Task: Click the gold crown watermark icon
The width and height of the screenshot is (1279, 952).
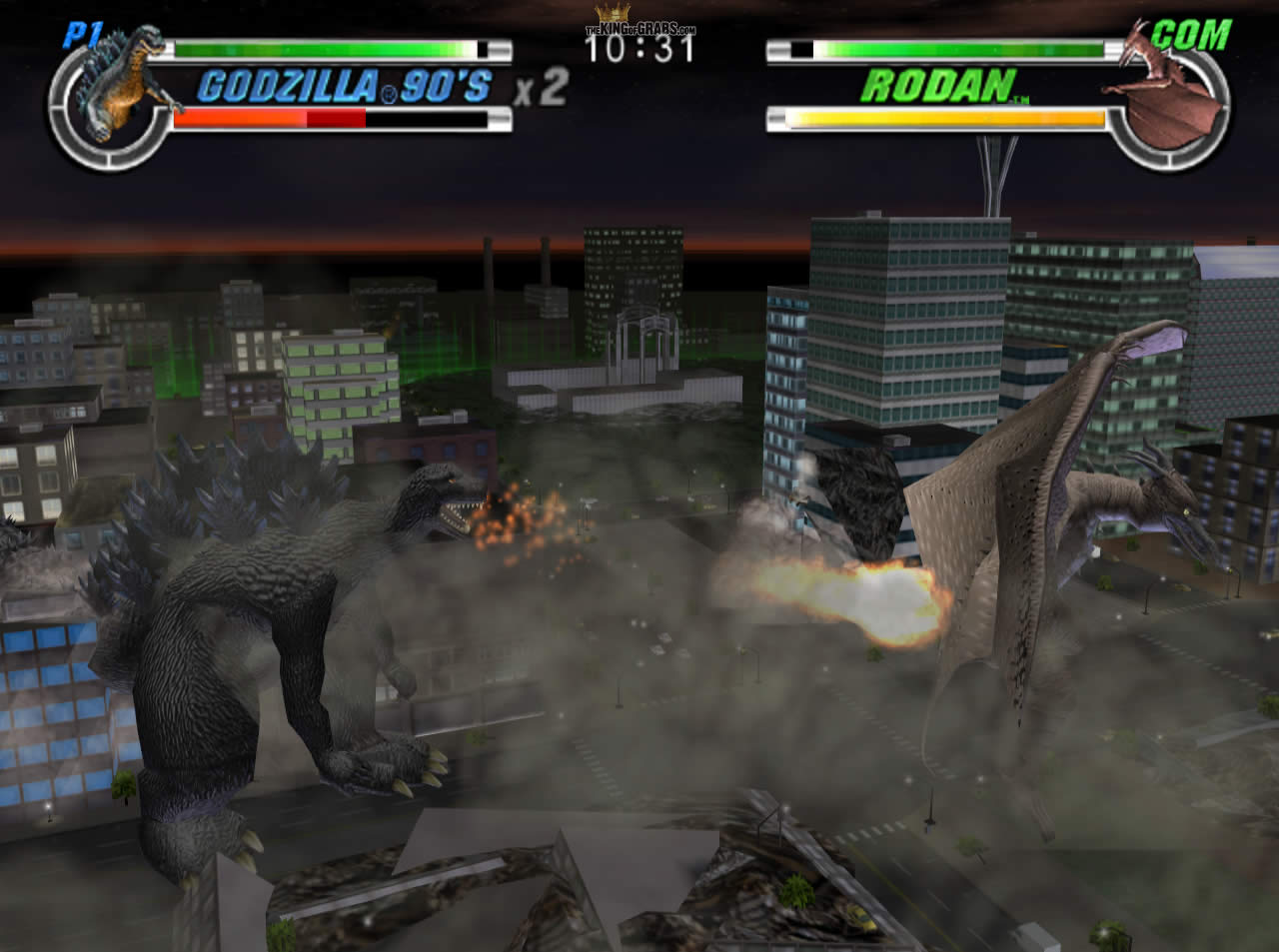Action: [615, 13]
